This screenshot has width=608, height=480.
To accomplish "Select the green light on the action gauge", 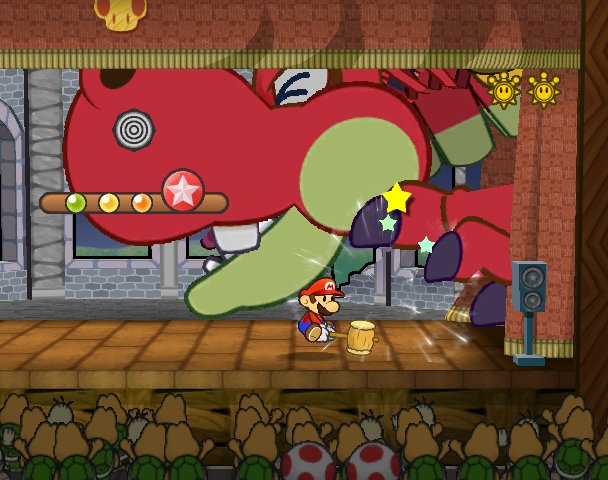I will (x=76, y=203).
